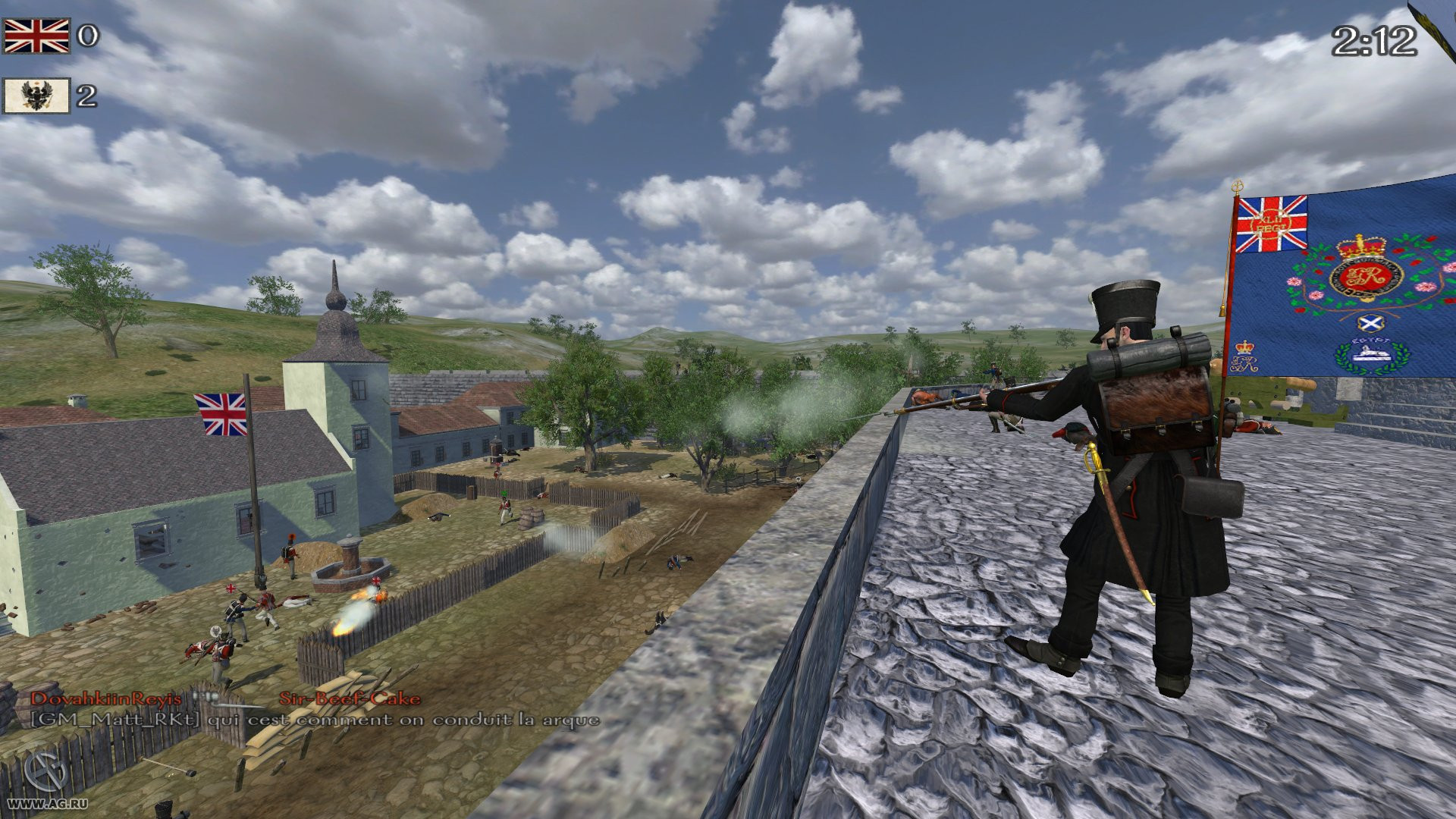The image size is (1456, 819).
Task: Select the Prussian eagle faction emblem
Action: pos(36,96)
